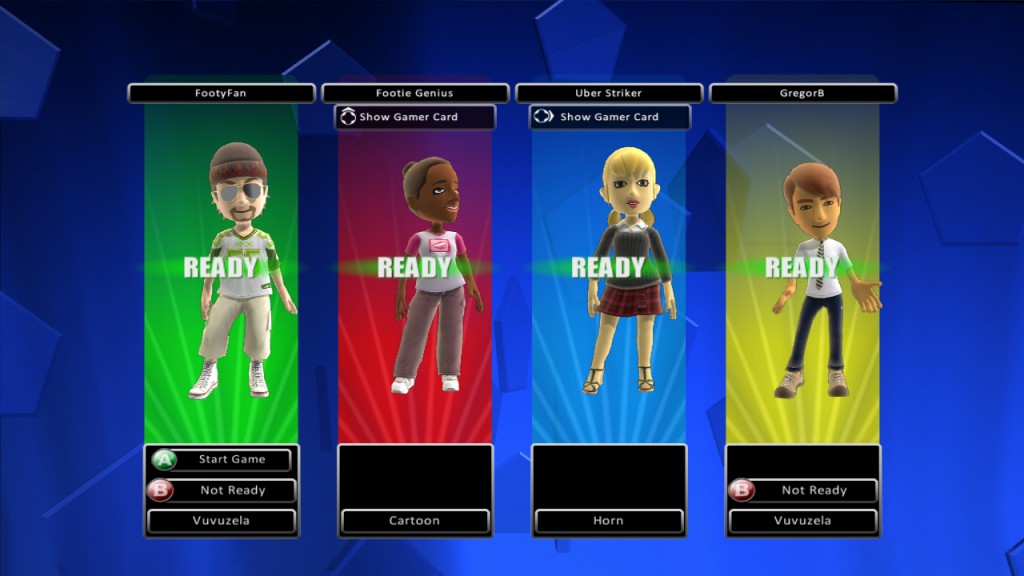Choose Not Ready under FootyFan

click(222, 491)
